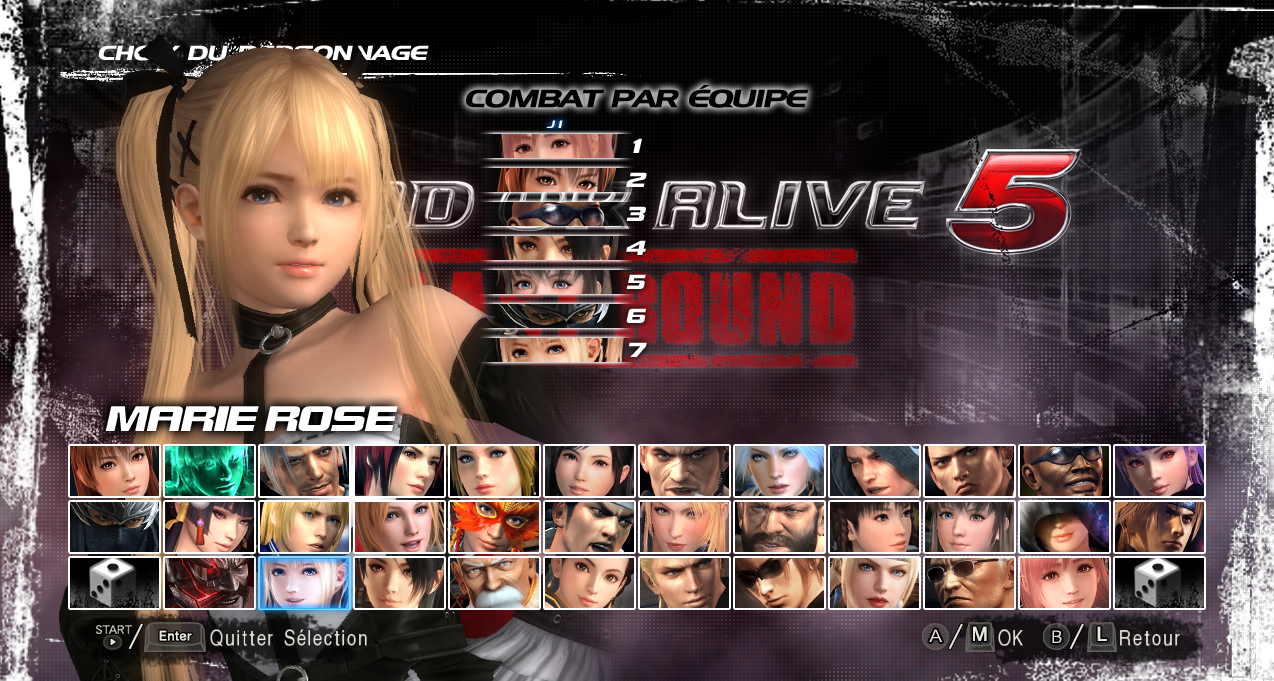Viewport: 1274px width, 681px height.
Task: Select Kasumi's portrait tile
Action: click(x=114, y=471)
